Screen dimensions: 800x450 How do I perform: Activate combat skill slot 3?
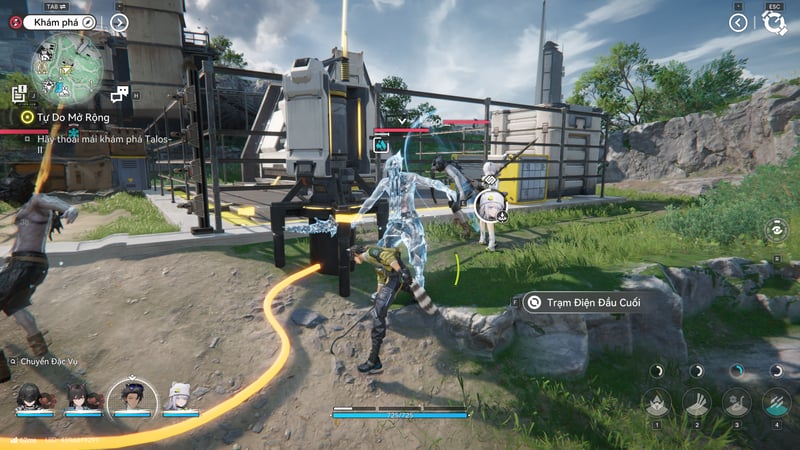(737, 402)
